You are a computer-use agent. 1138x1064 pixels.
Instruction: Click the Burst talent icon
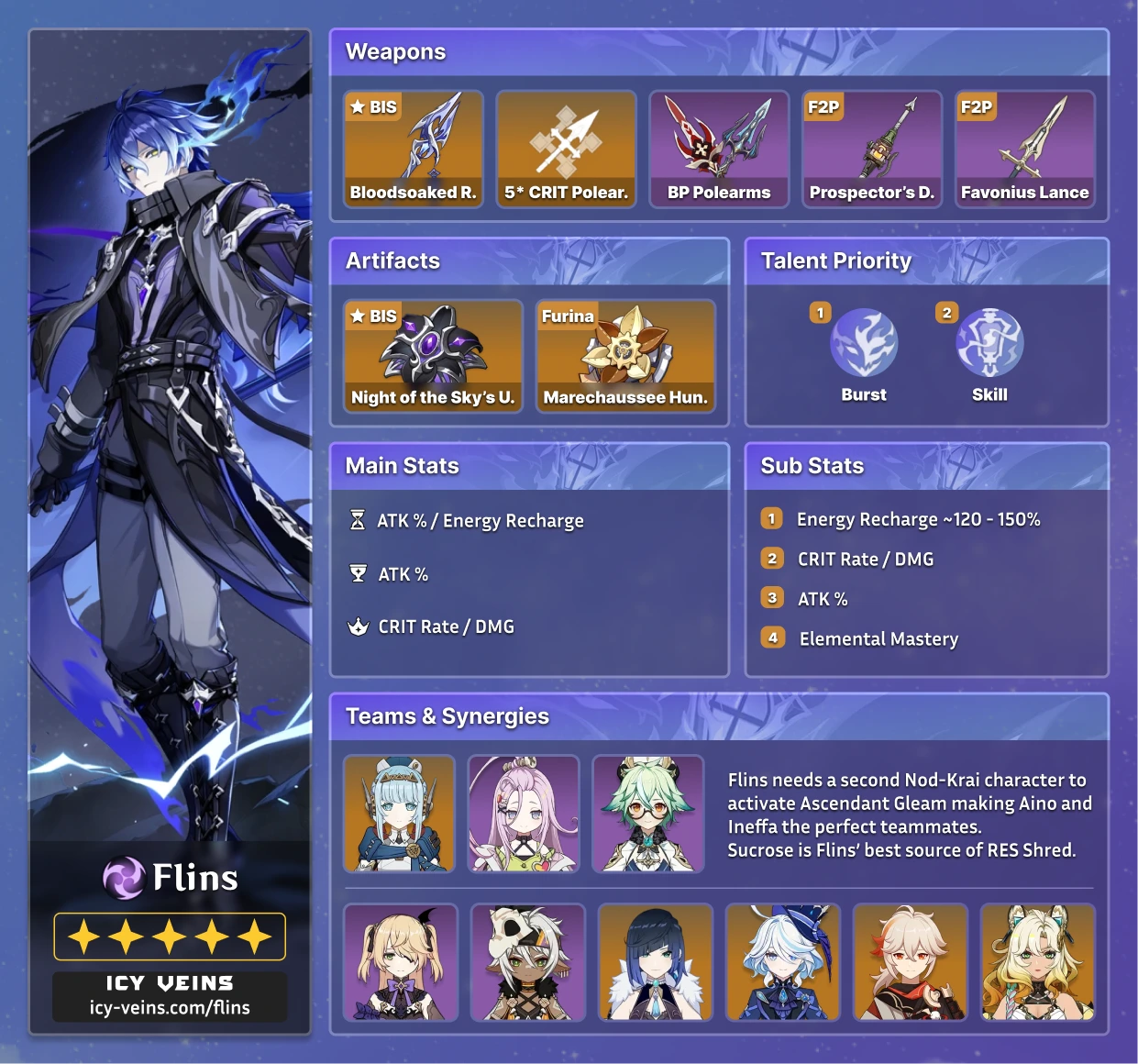(864, 343)
